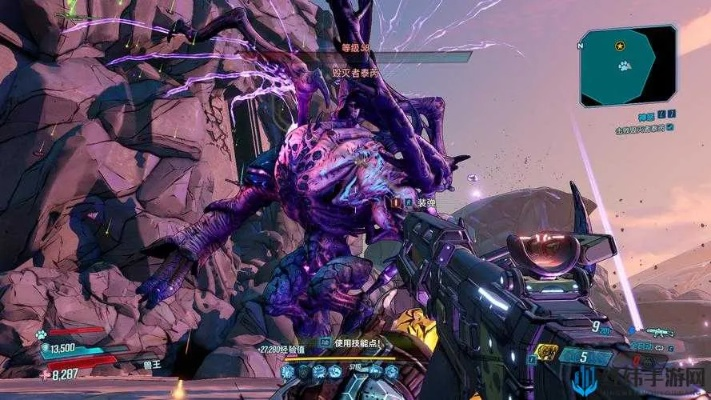The image size is (711, 400).
Task: Select the tracked mission objective checkbox
Action: (669, 128)
